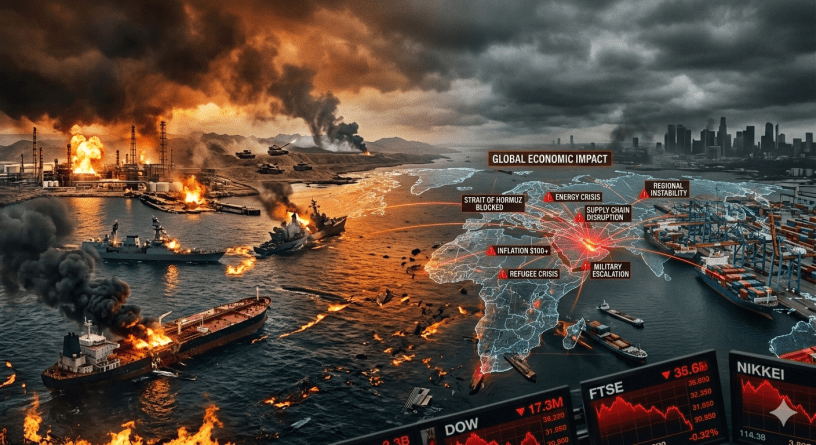Choose the Regional Instability alert
This screenshot has height=445, width=816.
[x=665, y=188]
